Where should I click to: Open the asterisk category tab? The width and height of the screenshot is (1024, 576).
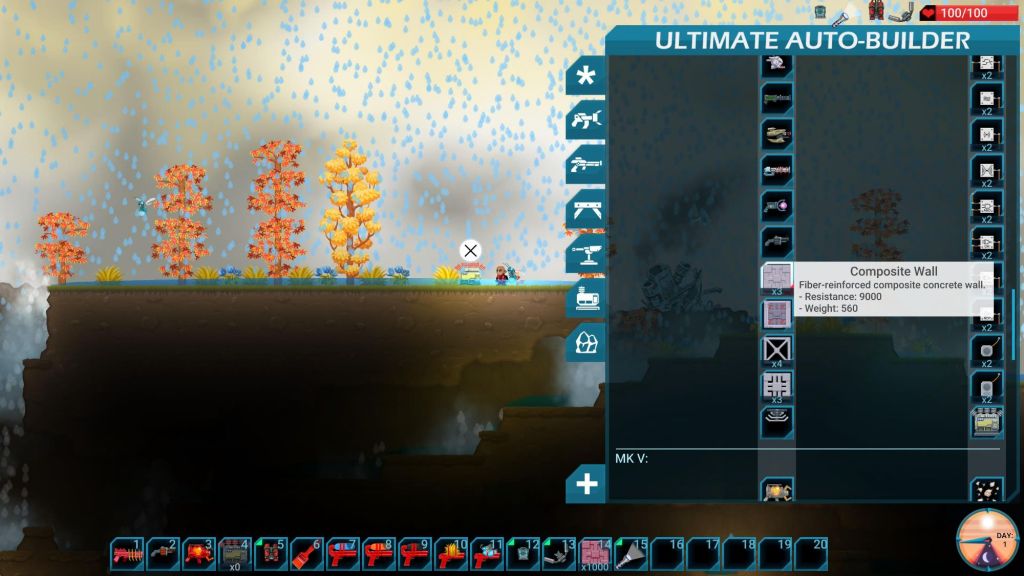tap(587, 77)
